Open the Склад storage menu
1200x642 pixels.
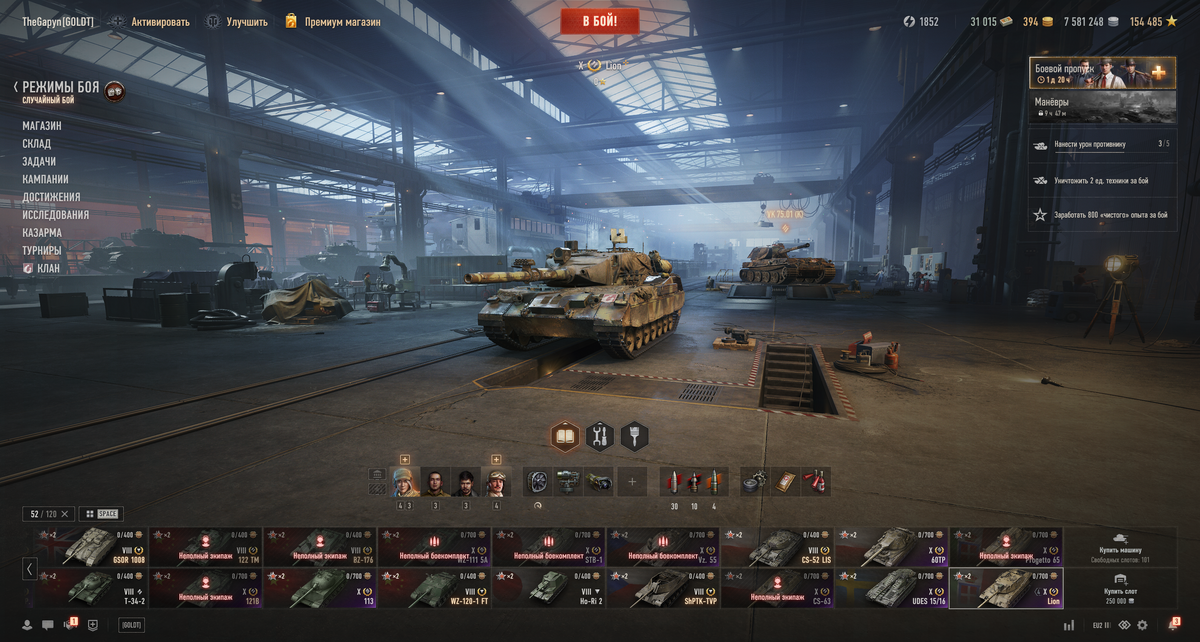click(x=37, y=144)
